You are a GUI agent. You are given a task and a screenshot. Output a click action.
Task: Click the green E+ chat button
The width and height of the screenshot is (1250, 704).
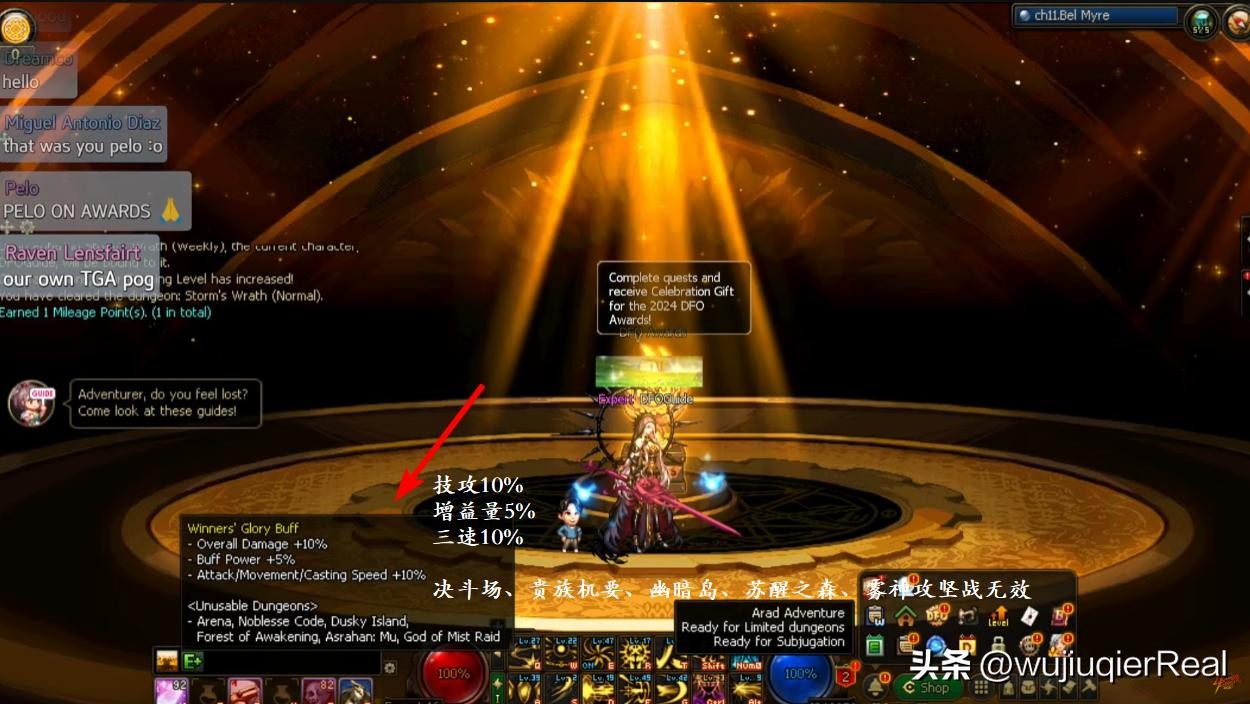pyautogui.click(x=193, y=661)
